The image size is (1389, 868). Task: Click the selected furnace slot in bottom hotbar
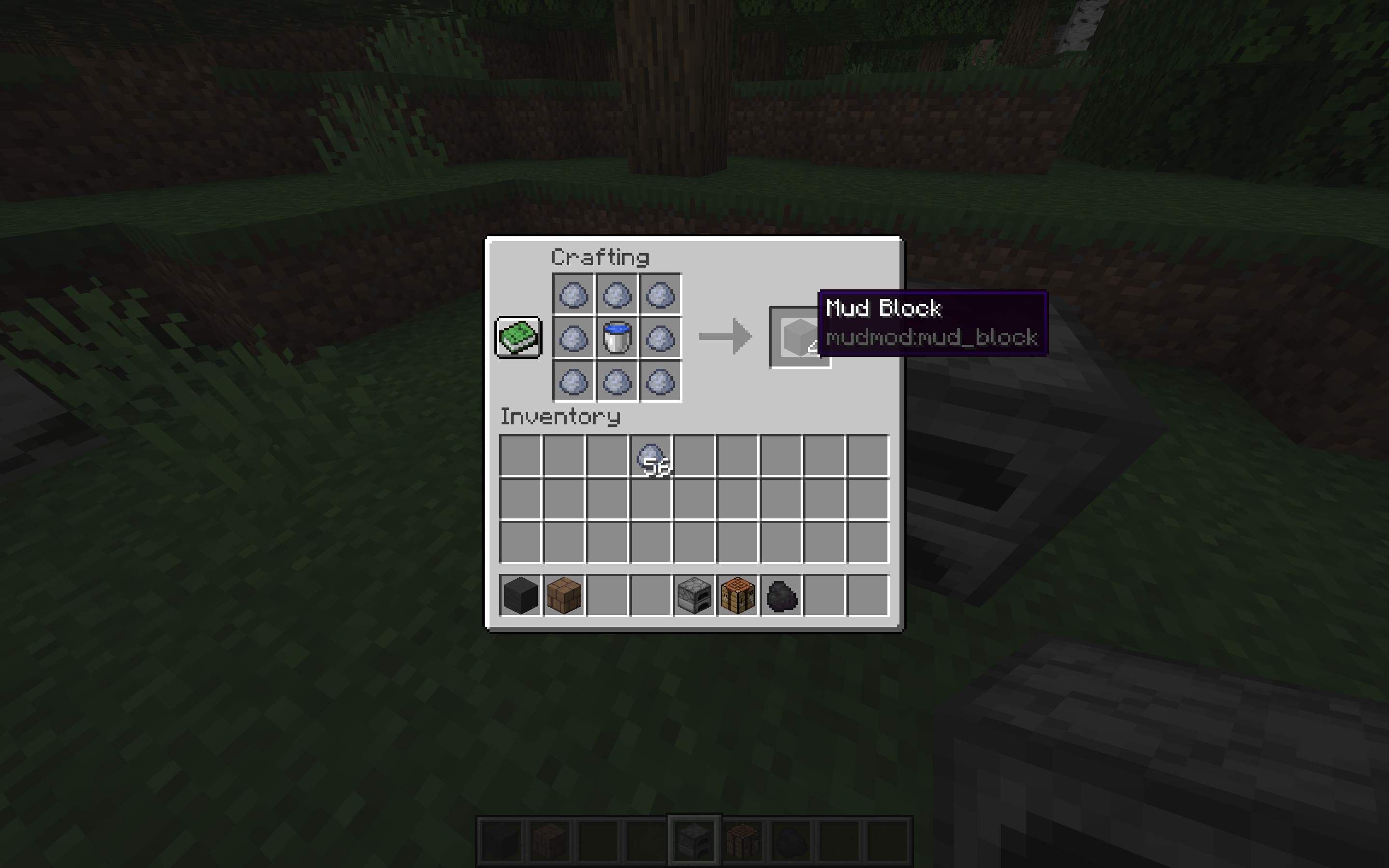pyautogui.click(x=695, y=838)
